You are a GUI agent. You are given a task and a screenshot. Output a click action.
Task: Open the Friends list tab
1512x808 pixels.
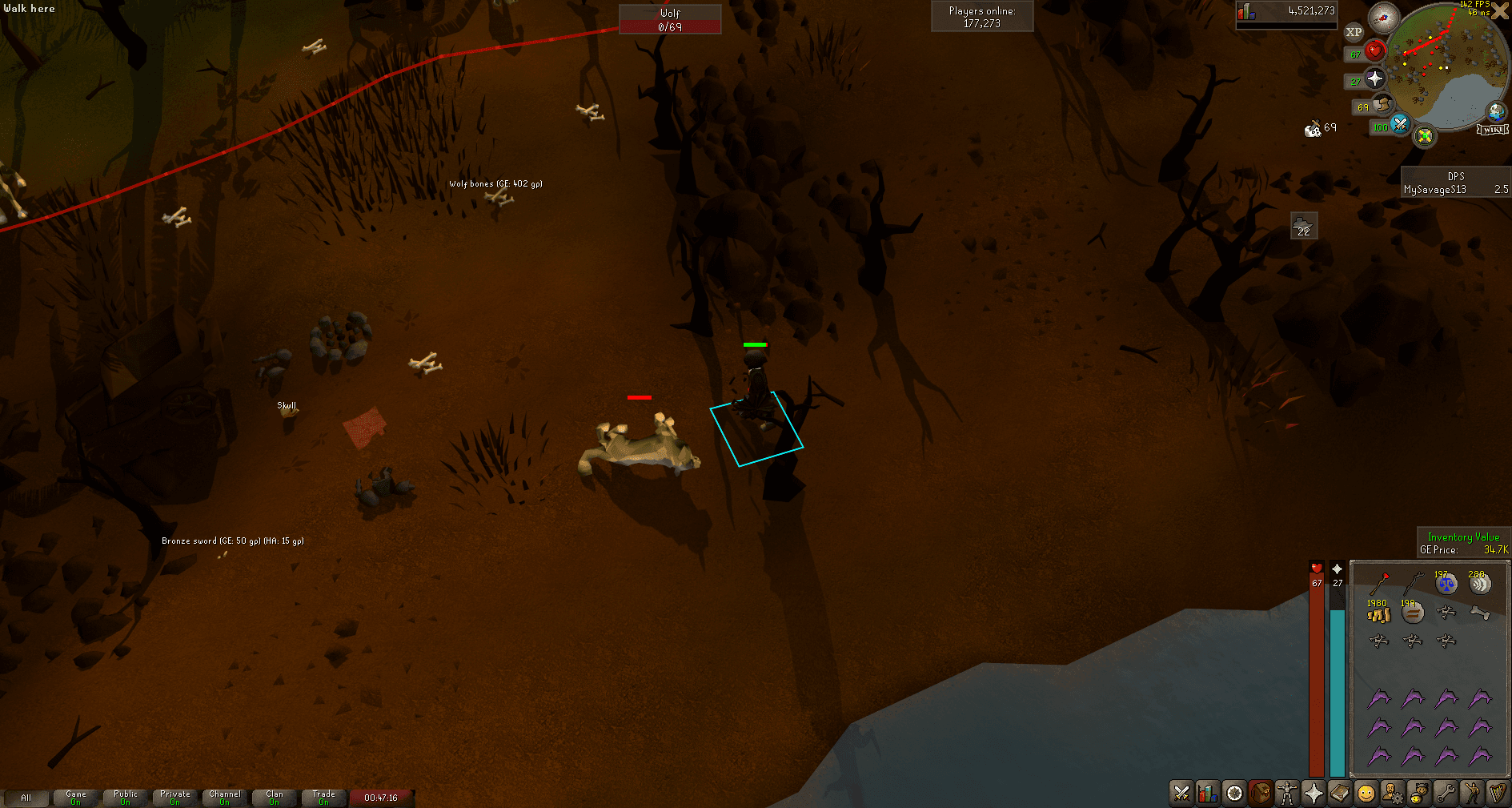click(x=1366, y=794)
